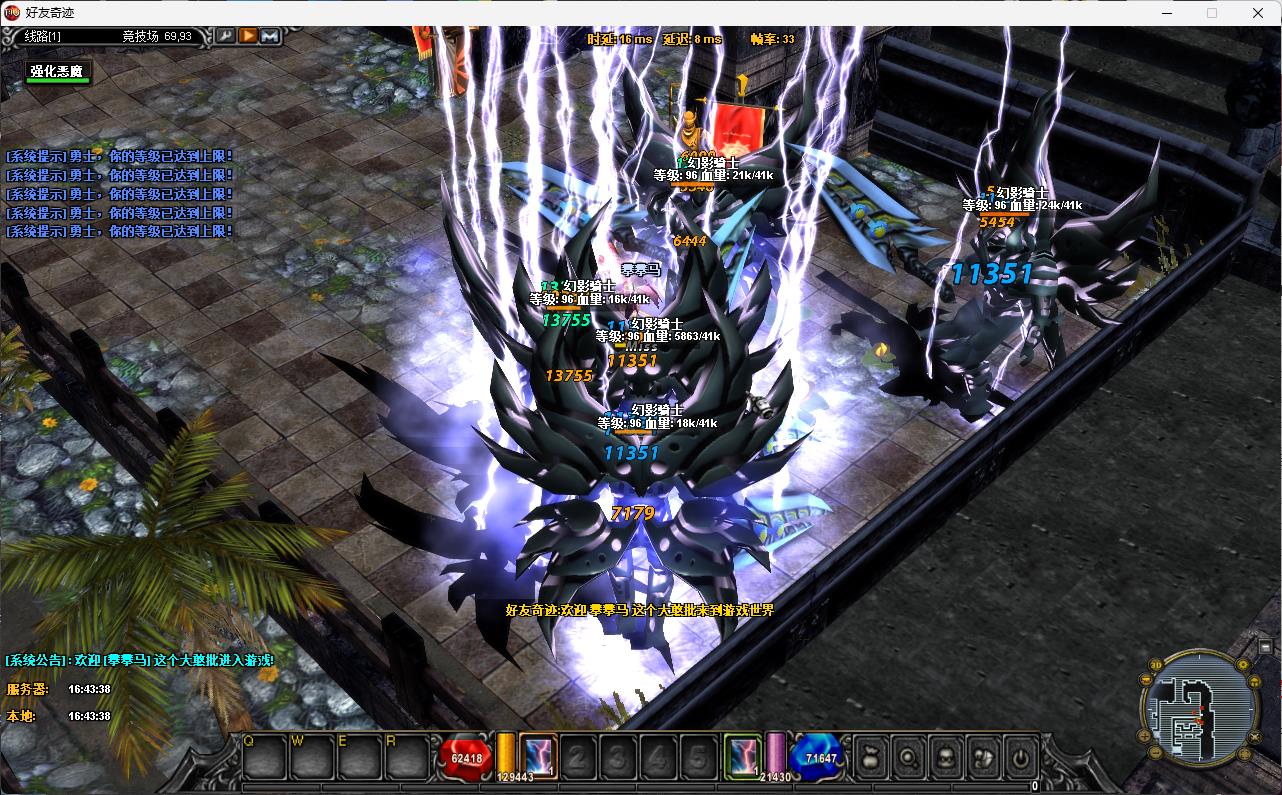This screenshot has height=795, width=1282.
Task: Minimize the game window
Action: 1165,13
